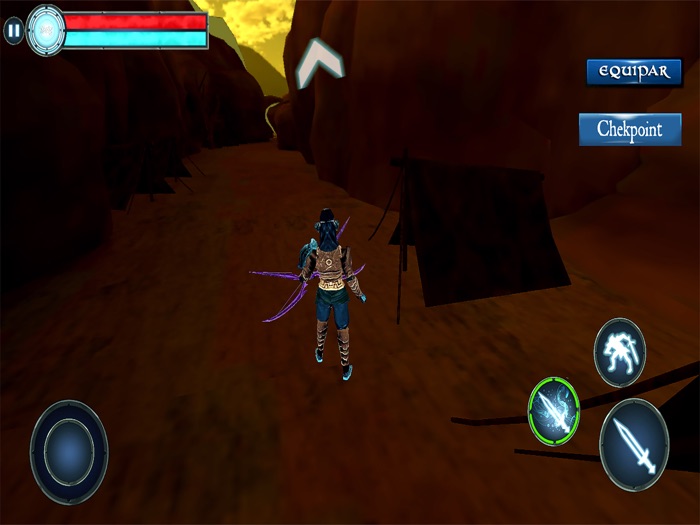Attack with the sword button
This screenshot has width=700, height=525.
634,445
